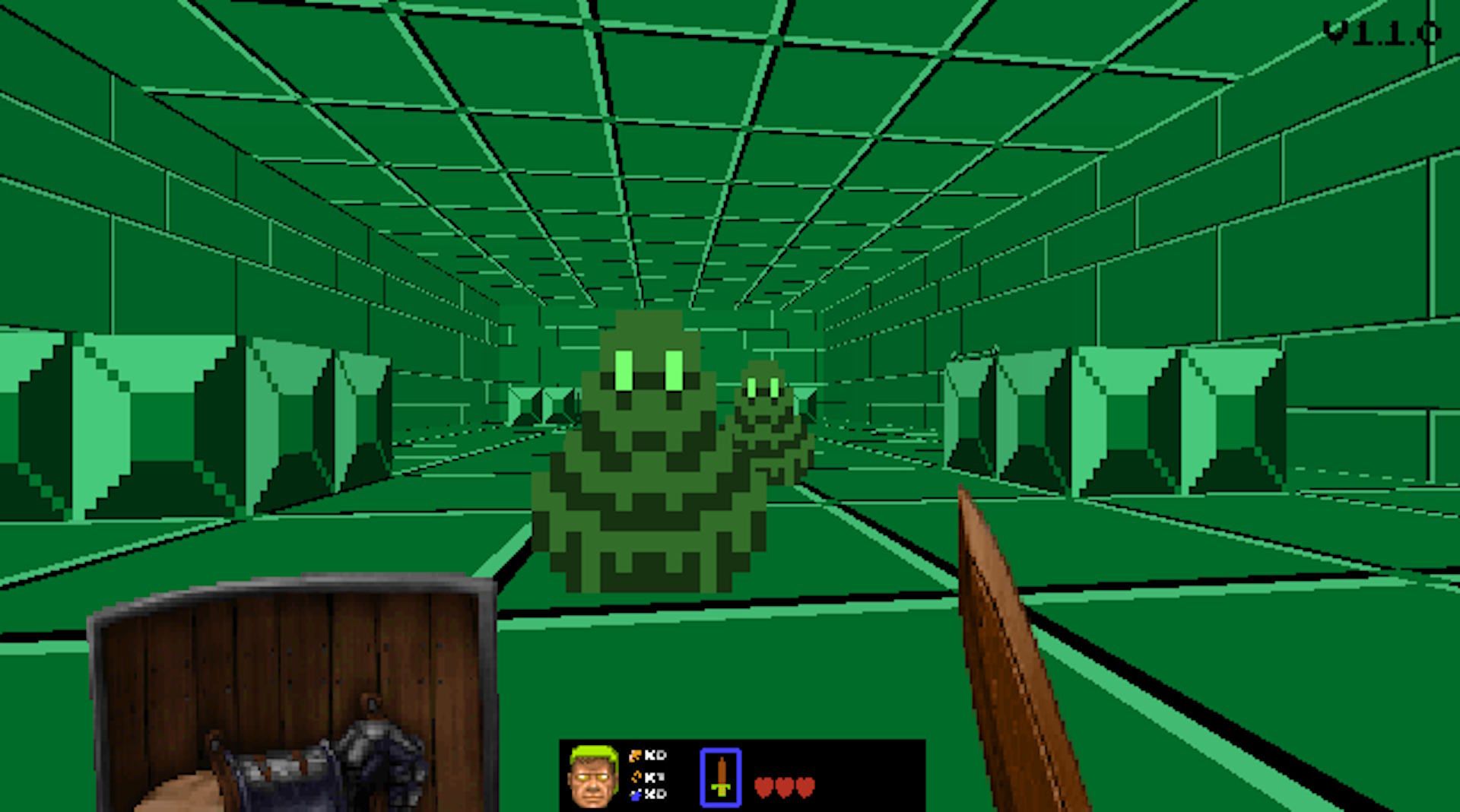Click the player face portrait in the HUD
Viewport: 1460px width, 812px height.
[x=592, y=777]
